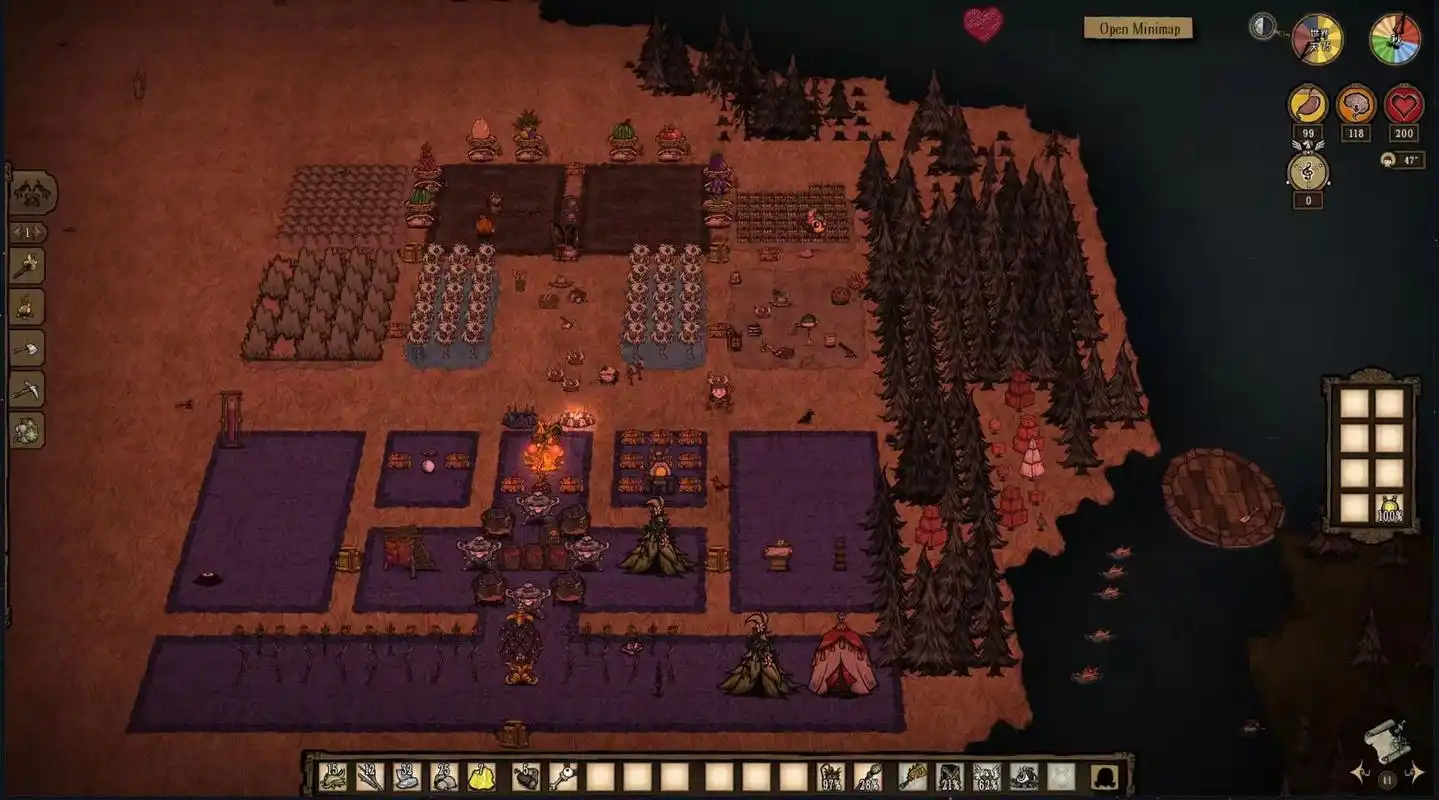Screen dimensions: 1439x800
Task: Select the 21% durability body armor slot
Action: click(x=949, y=776)
